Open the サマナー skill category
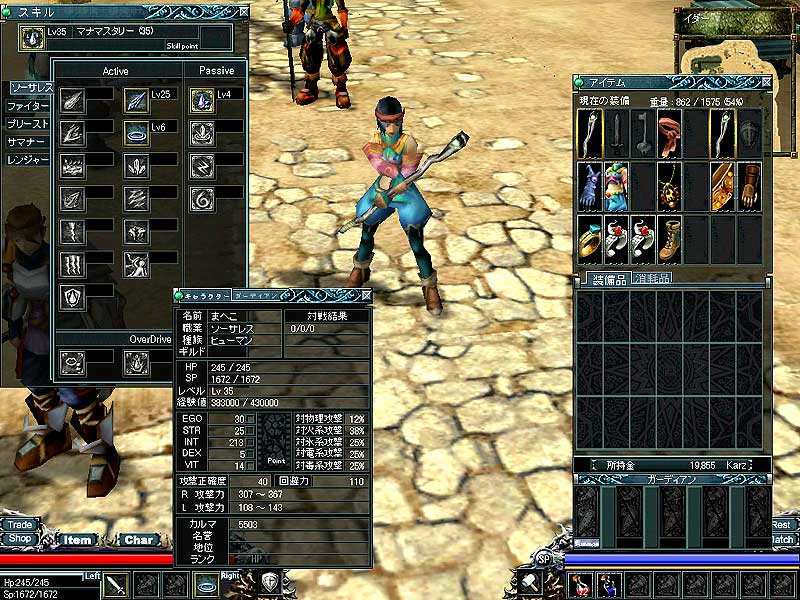The width and height of the screenshot is (800, 600). coord(26,142)
